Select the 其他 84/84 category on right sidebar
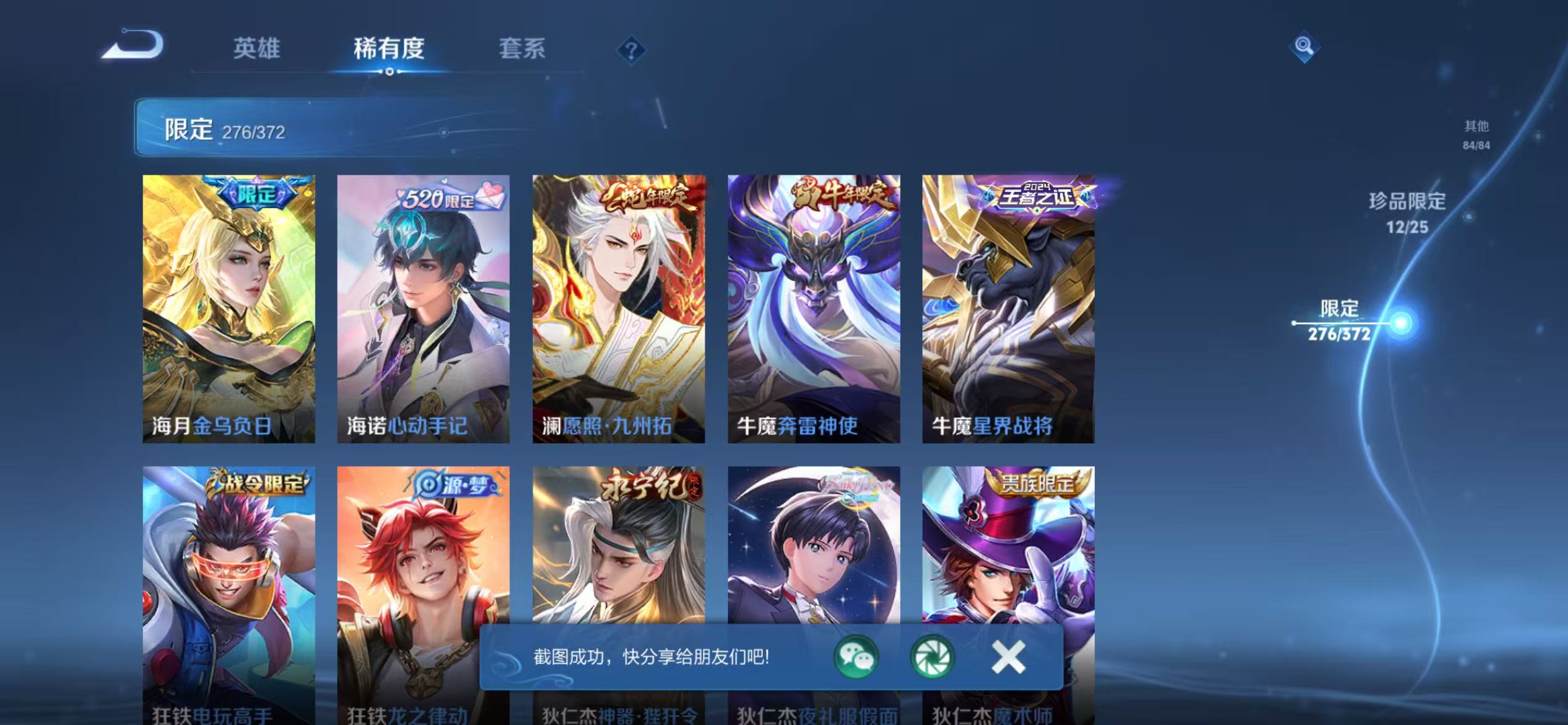The height and width of the screenshot is (725, 1568). (1475, 133)
